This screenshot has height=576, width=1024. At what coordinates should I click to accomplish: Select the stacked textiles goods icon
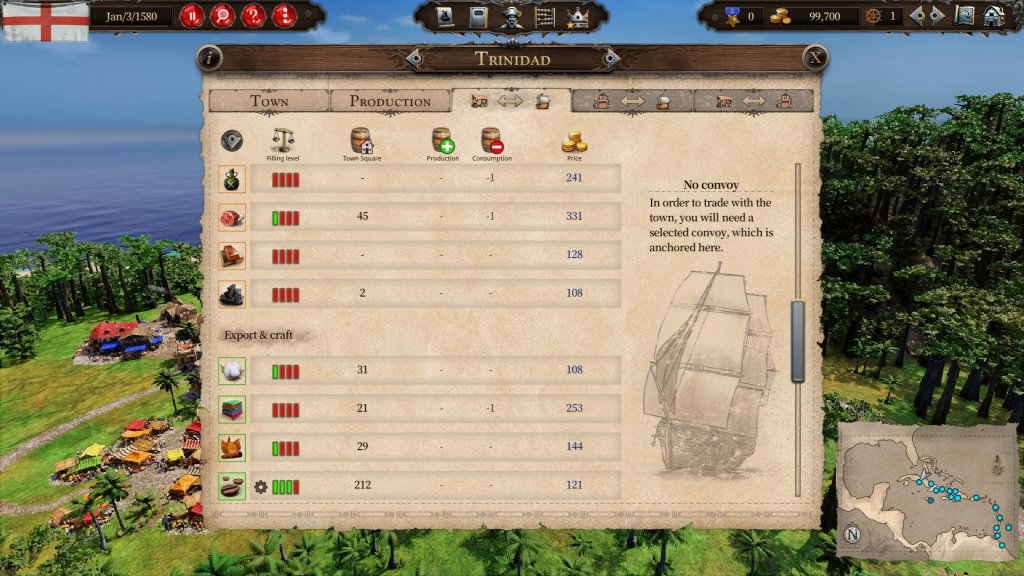tap(232, 409)
